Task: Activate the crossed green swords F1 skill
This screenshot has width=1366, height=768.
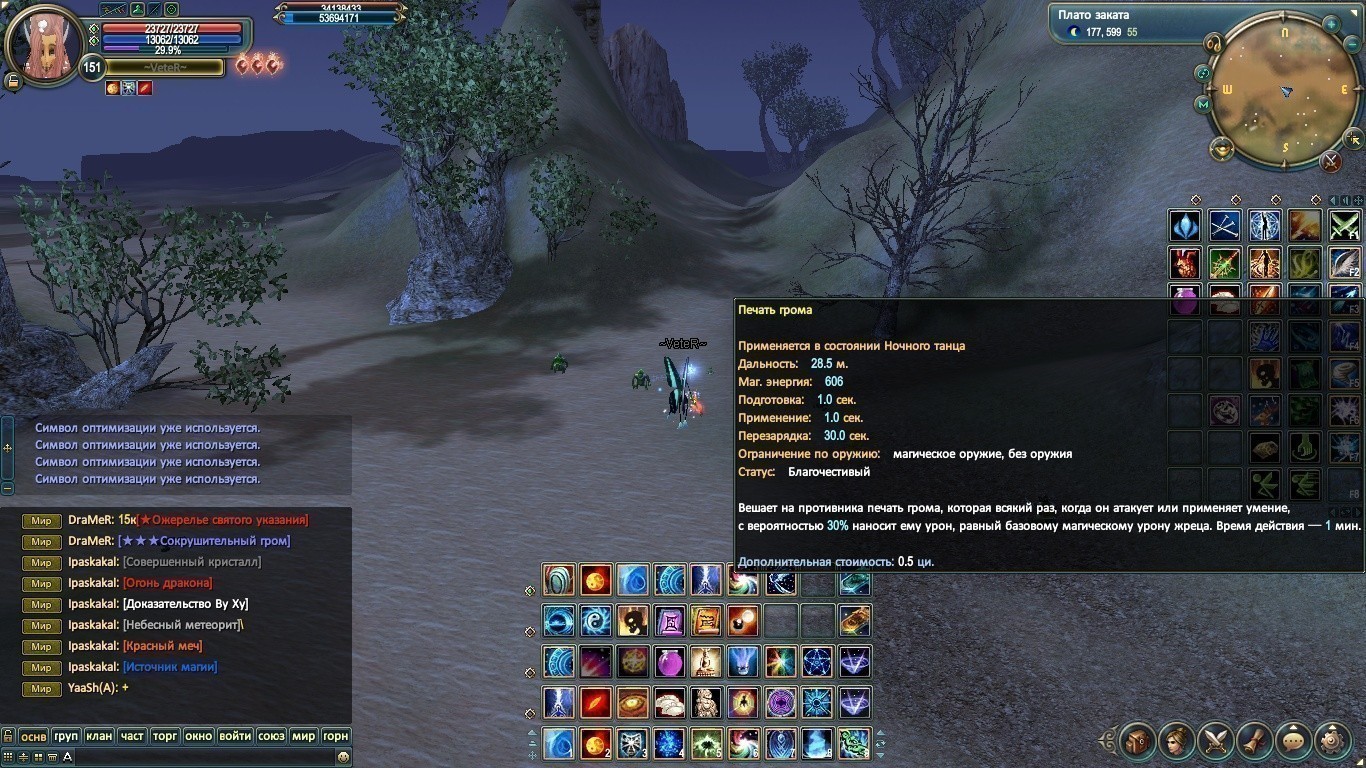Action: click(x=1344, y=226)
